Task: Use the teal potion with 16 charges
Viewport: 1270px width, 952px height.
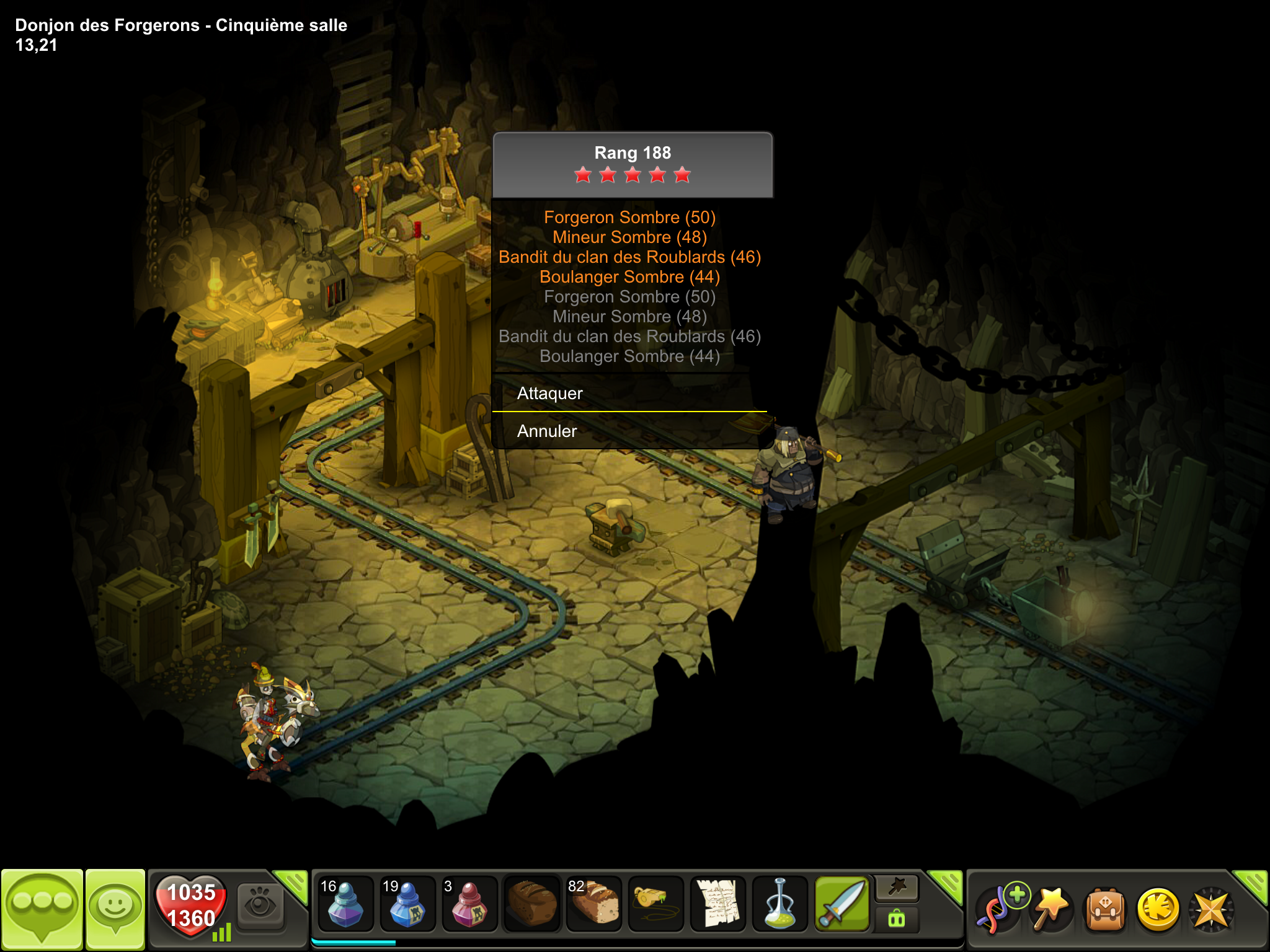Action: pyautogui.click(x=345, y=904)
